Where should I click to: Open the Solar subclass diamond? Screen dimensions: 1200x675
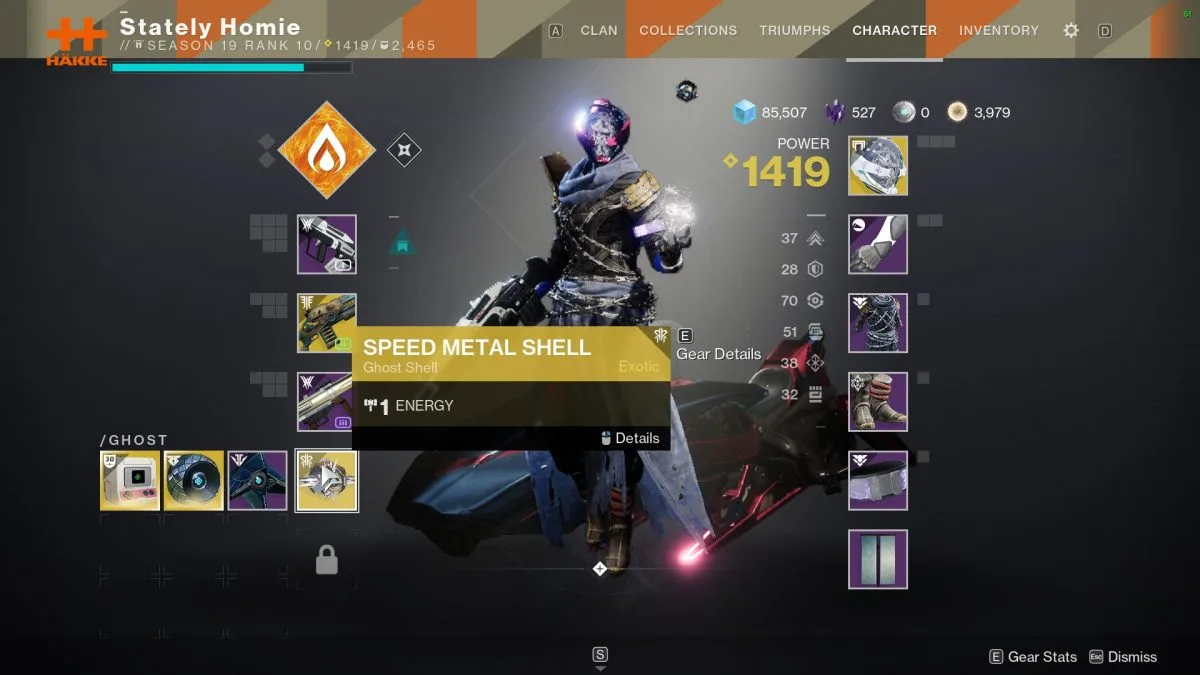coord(326,150)
